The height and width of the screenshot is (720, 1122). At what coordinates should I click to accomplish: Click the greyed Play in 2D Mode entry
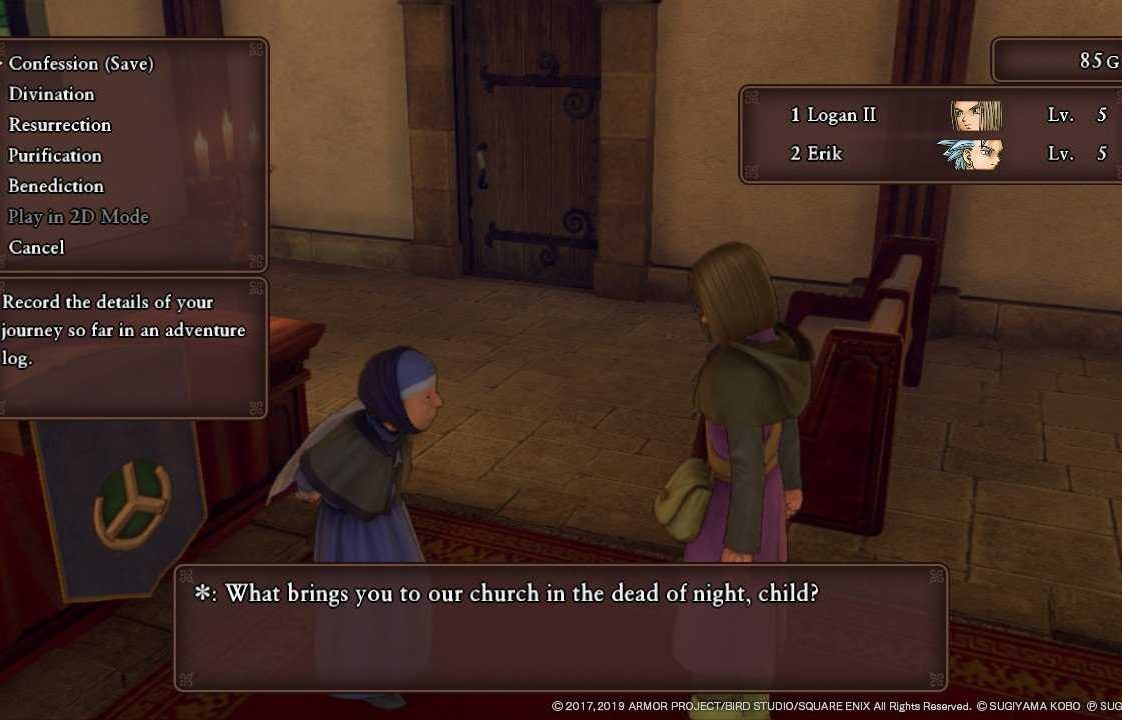point(78,217)
